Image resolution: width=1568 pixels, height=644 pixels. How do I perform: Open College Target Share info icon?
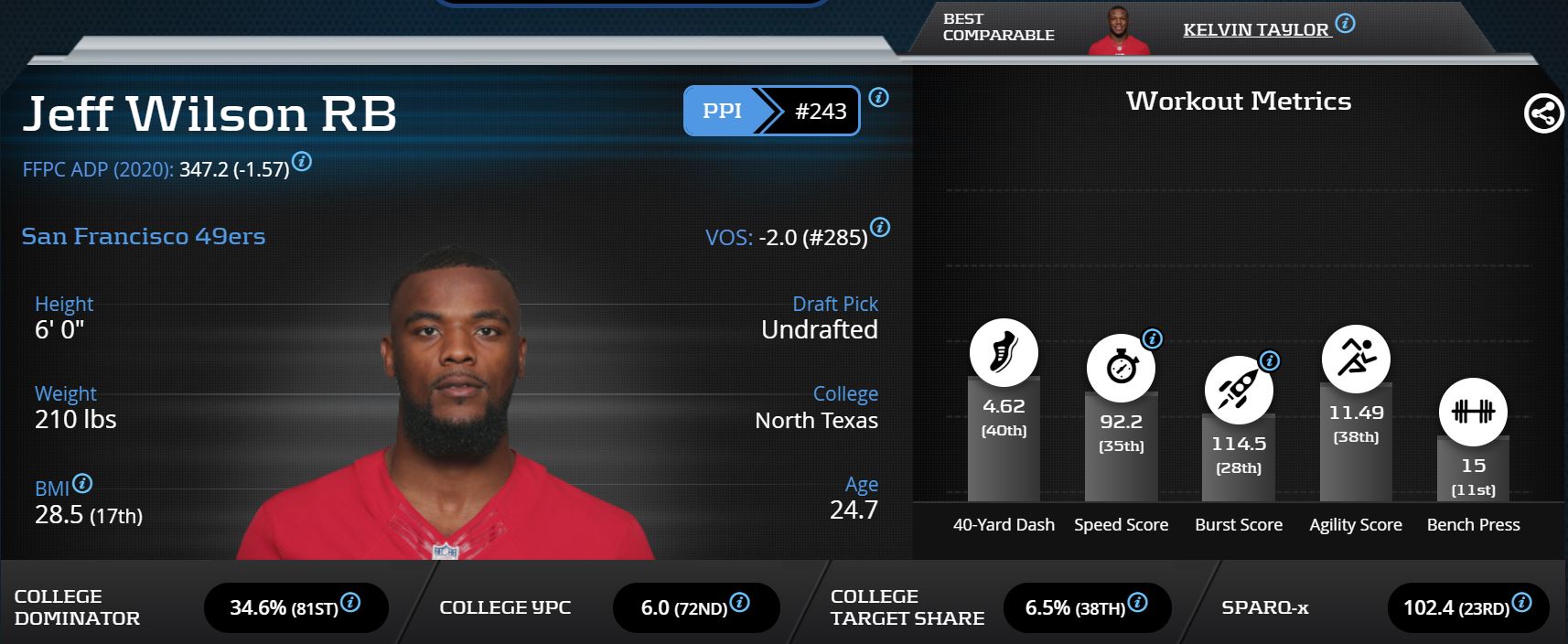tap(1138, 602)
